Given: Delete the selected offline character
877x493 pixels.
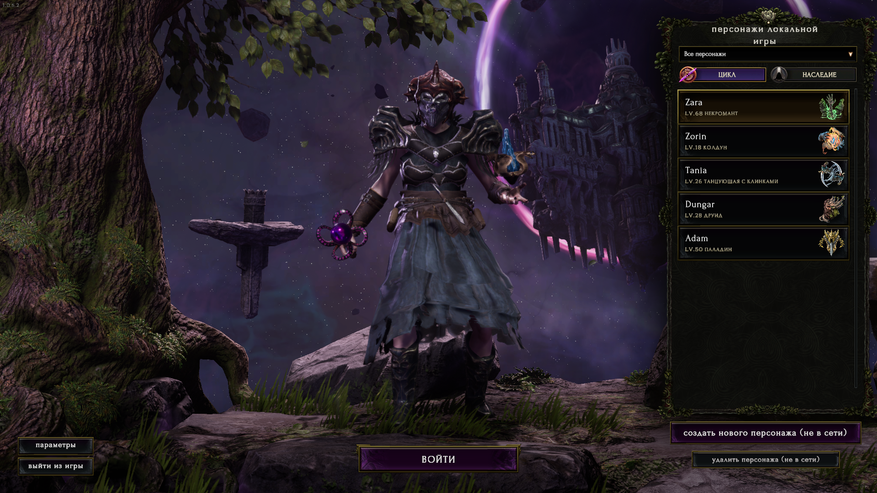Looking at the screenshot, I should coord(765,460).
